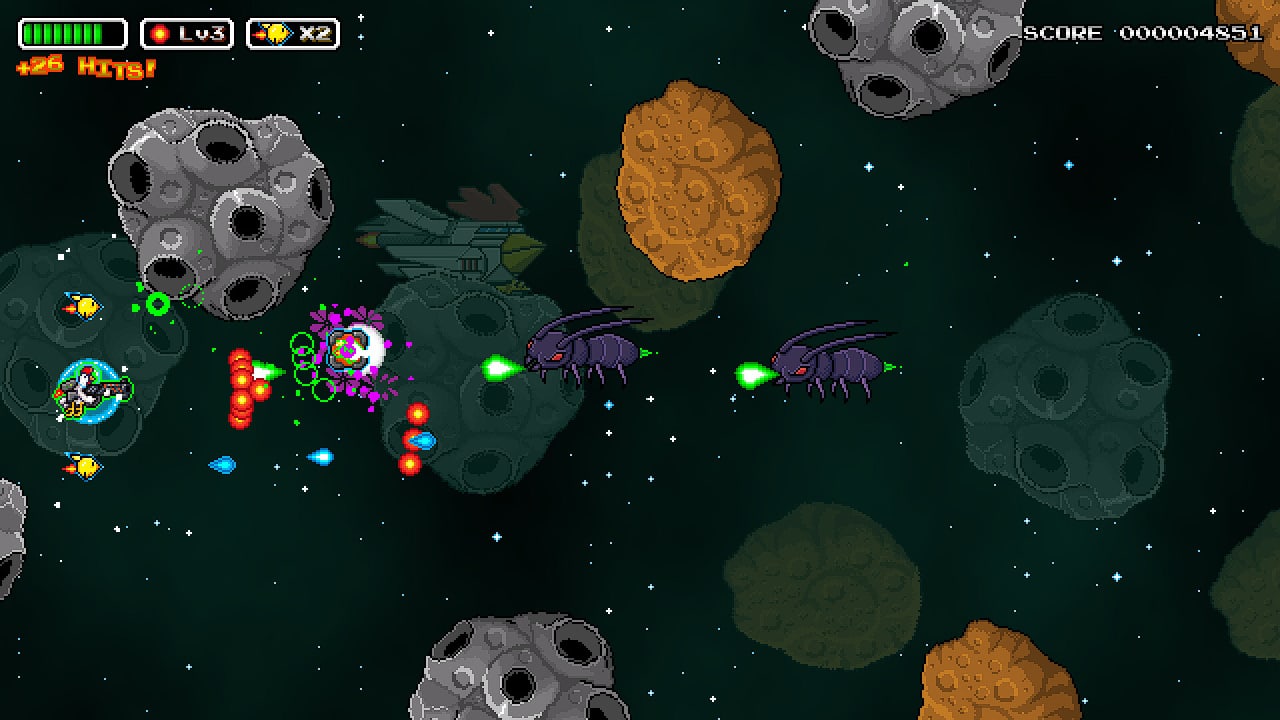Select the chick companion X2 counter

pyautogui.click(x=293, y=34)
